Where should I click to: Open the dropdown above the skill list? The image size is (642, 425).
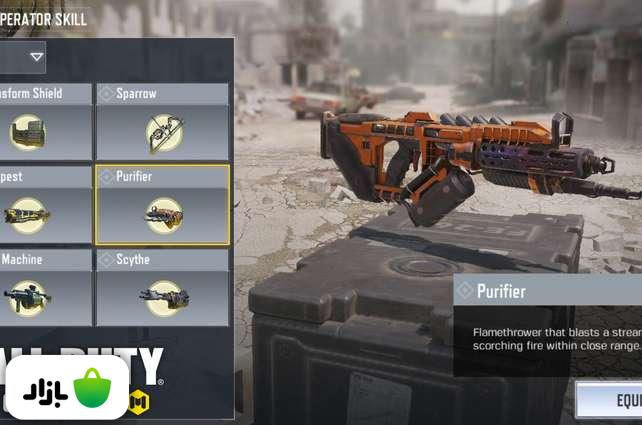(x=24, y=57)
